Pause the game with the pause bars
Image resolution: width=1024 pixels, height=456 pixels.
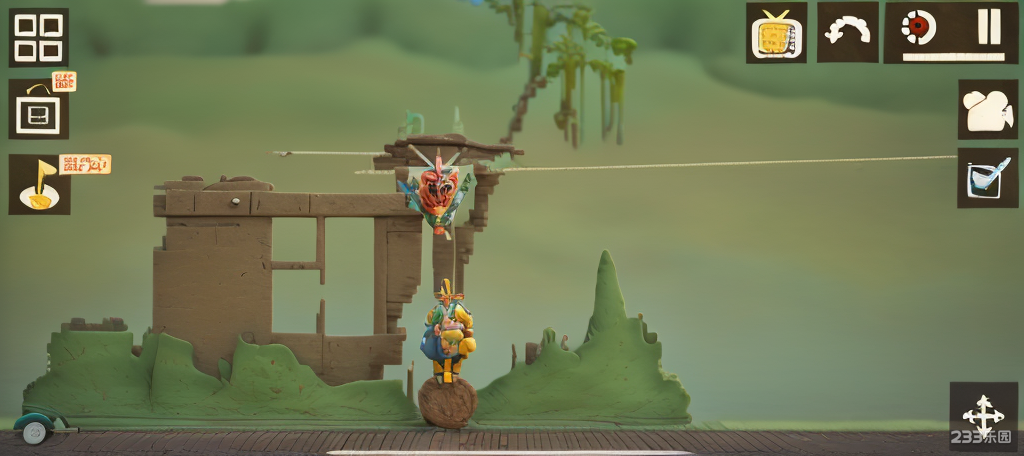pos(988,27)
